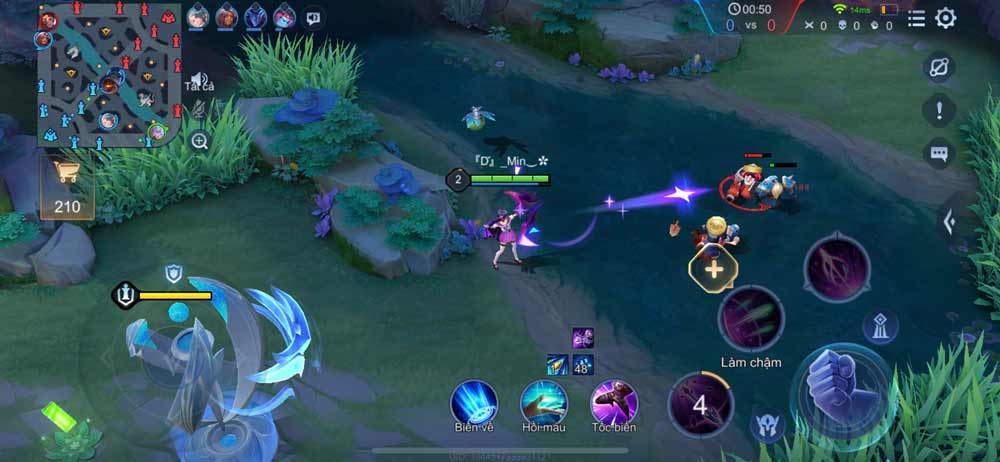Click the planet icon below the settings gear
The height and width of the screenshot is (462, 1000).
click(939, 67)
